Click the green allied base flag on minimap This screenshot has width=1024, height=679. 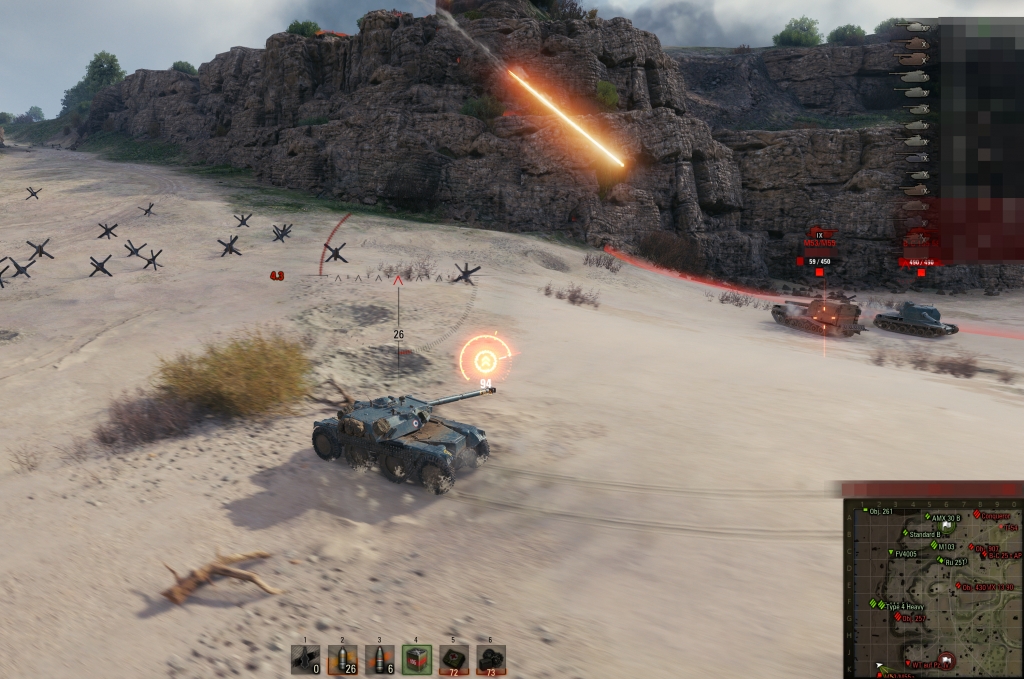coord(947,526)
